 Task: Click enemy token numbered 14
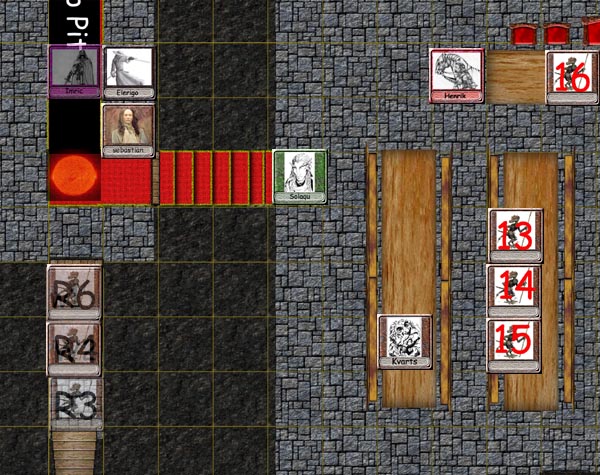point(514,291)
